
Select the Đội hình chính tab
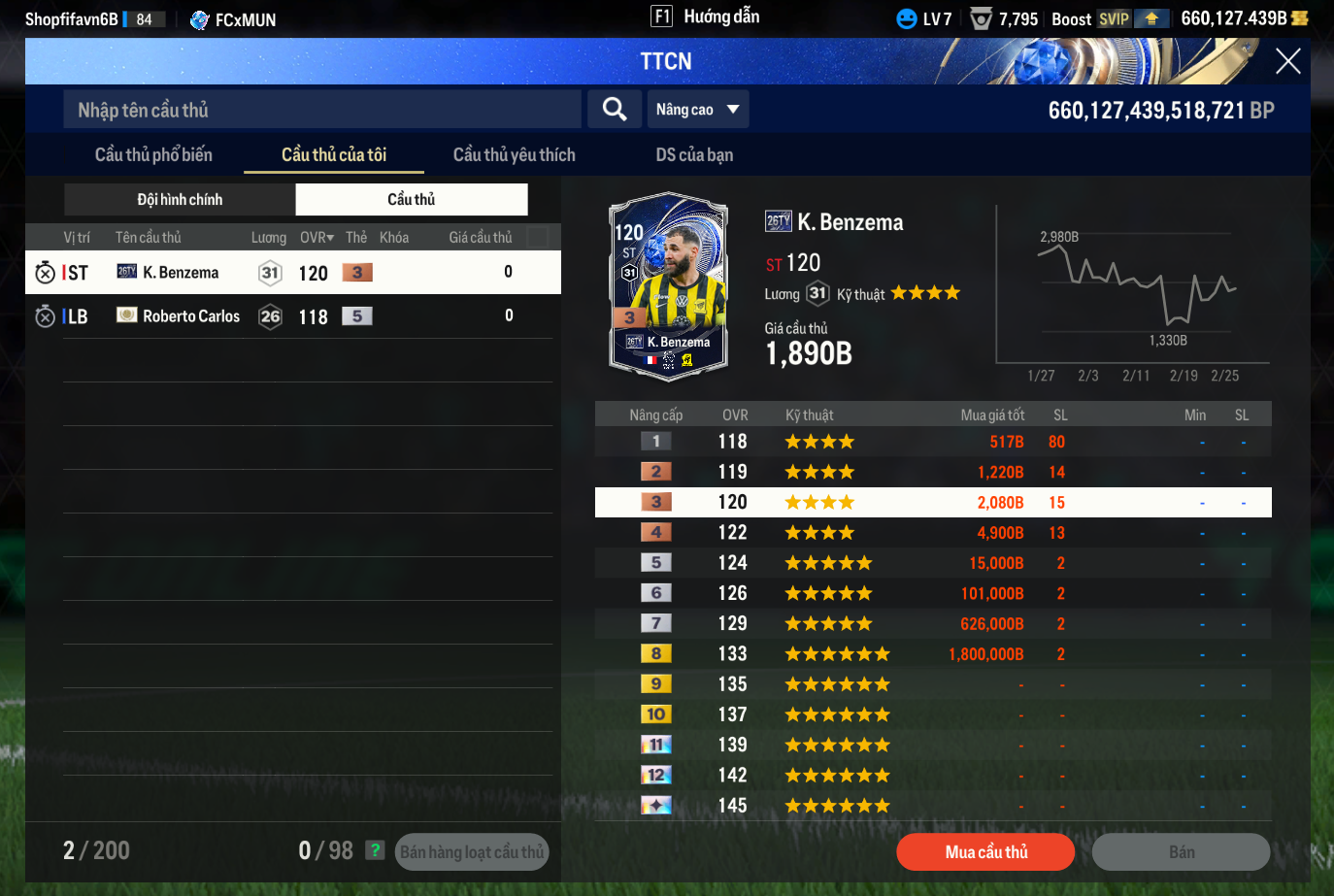(x=180, y=199)
